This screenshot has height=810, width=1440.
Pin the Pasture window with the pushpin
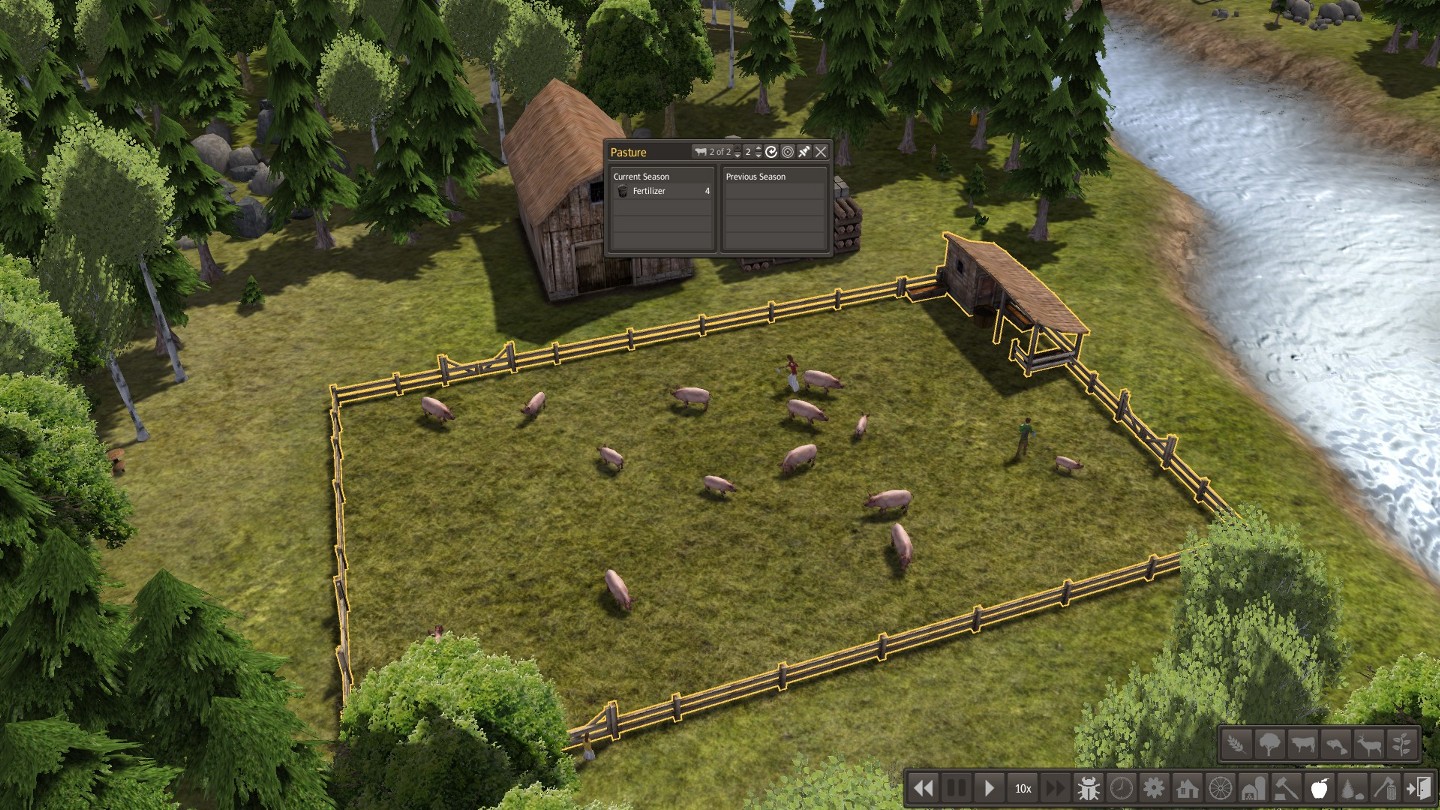pos(804,152)
